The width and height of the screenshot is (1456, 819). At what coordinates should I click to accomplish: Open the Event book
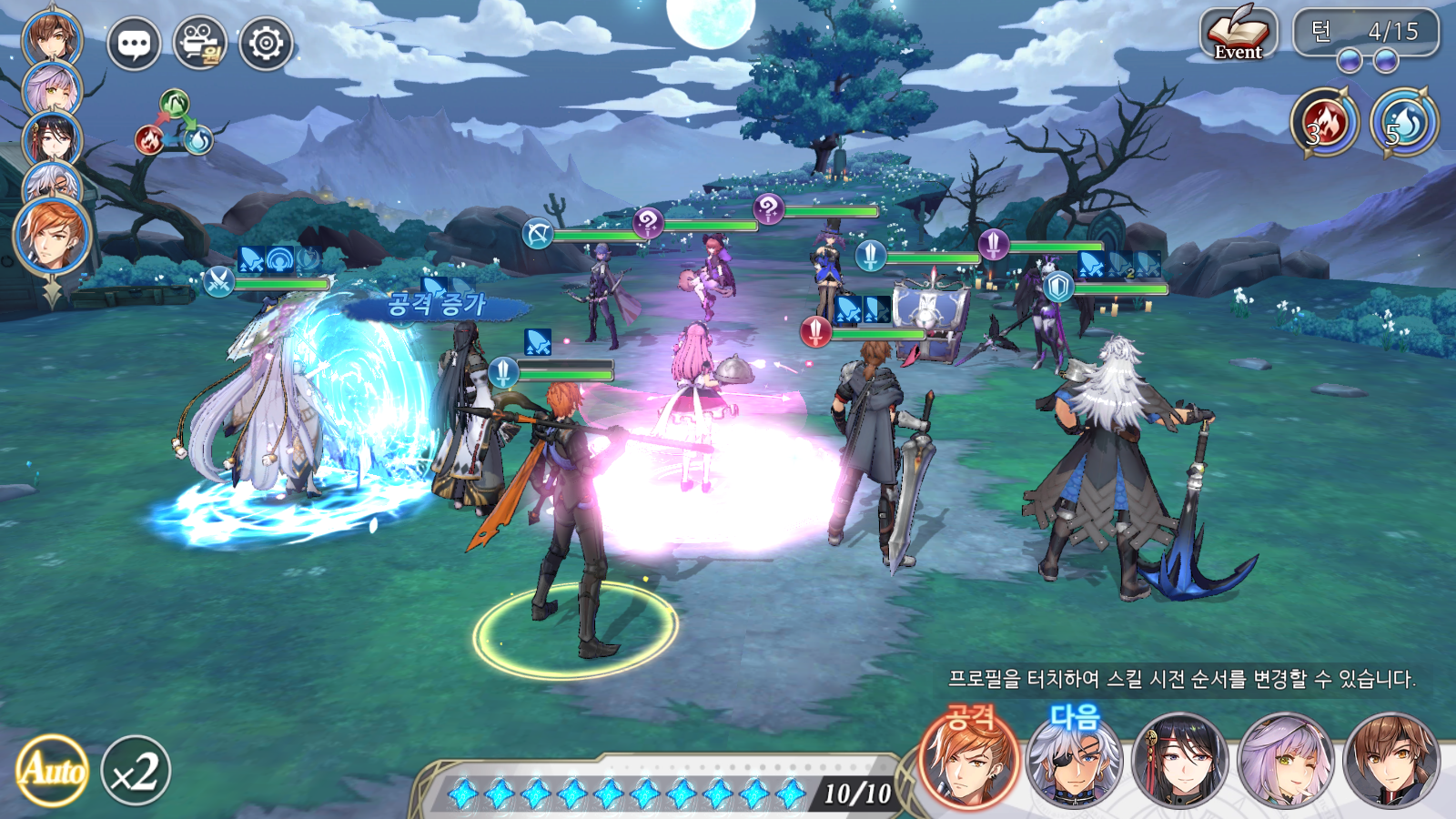click(1238, 35)
